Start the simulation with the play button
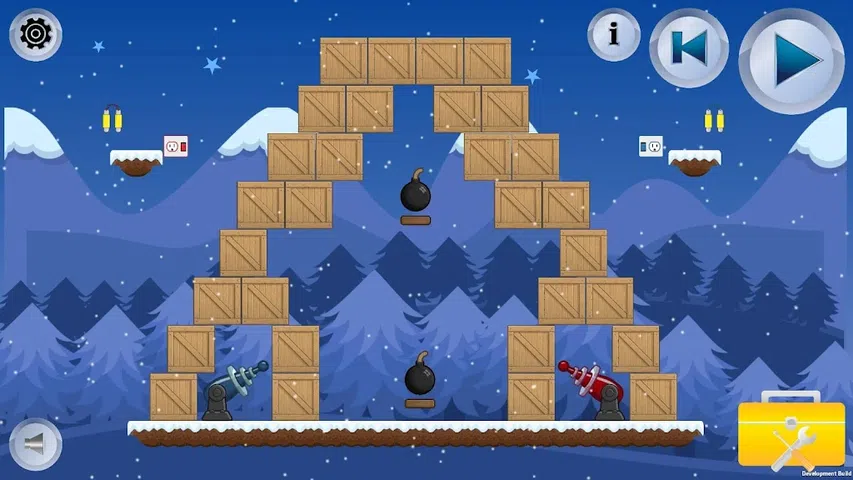Screen dimensions: 853x480 tap(791, 60)
